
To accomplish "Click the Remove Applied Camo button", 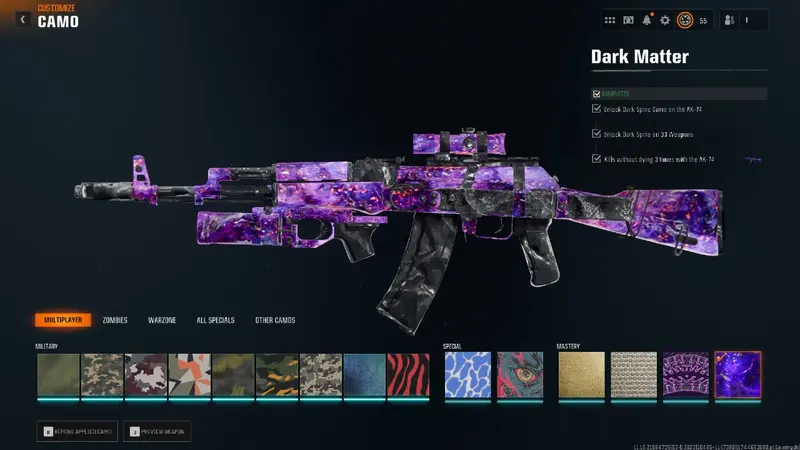I will (77, 431).
